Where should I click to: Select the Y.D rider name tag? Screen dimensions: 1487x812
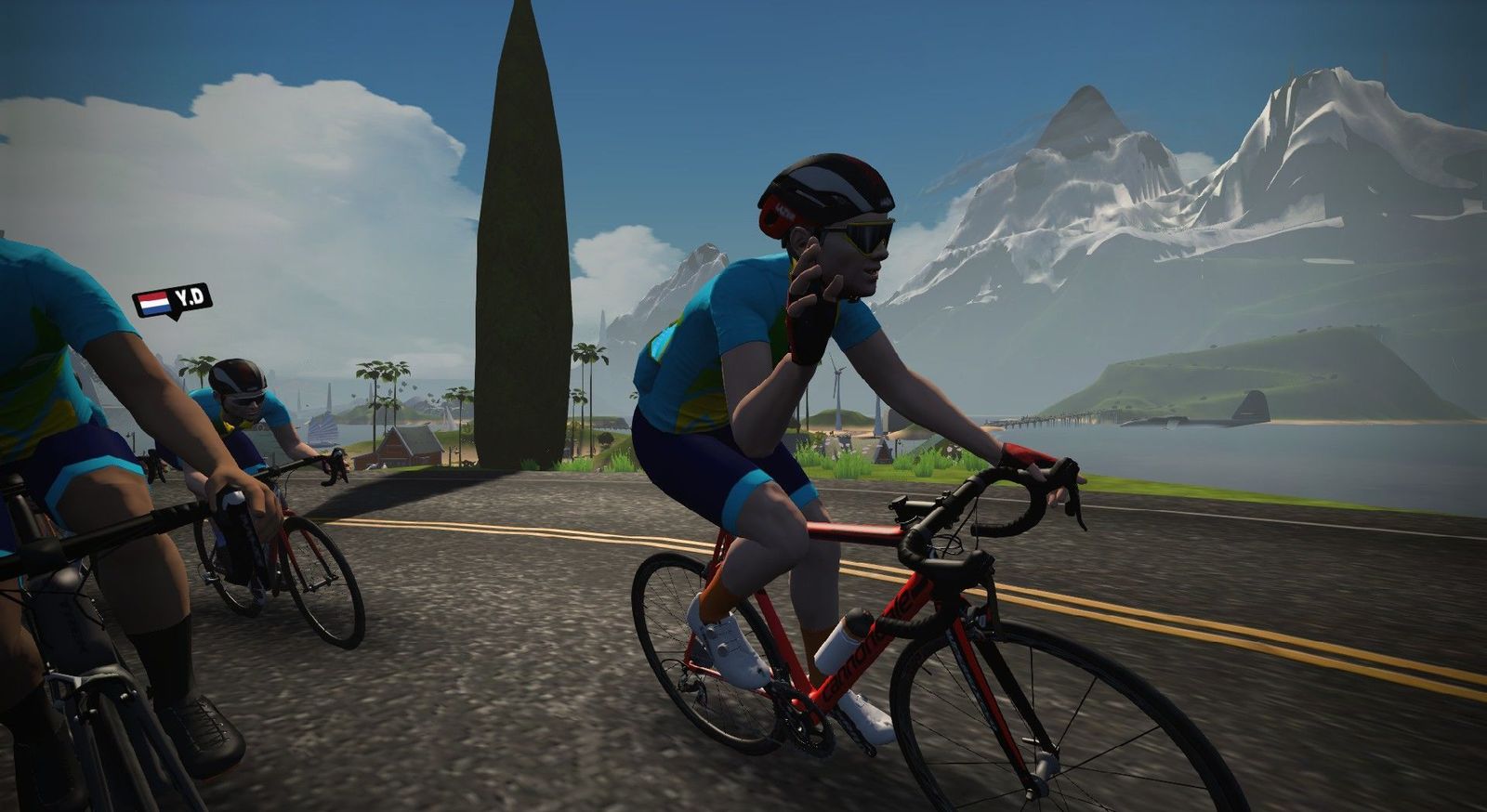(173, 300)
